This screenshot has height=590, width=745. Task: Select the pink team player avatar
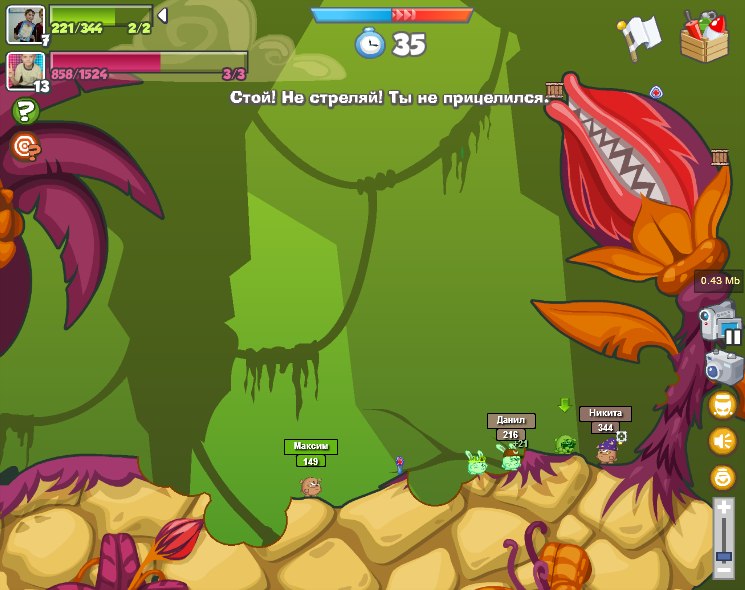point(25,71)
